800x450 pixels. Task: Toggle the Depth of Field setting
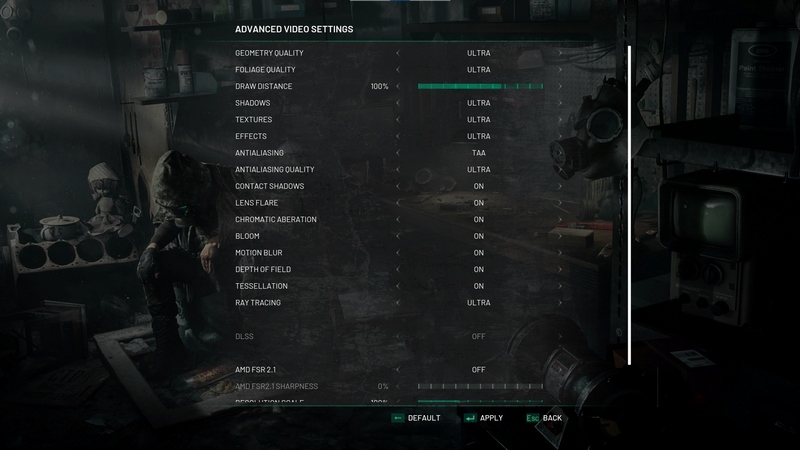pyautogui.click(x=478, y=270)
